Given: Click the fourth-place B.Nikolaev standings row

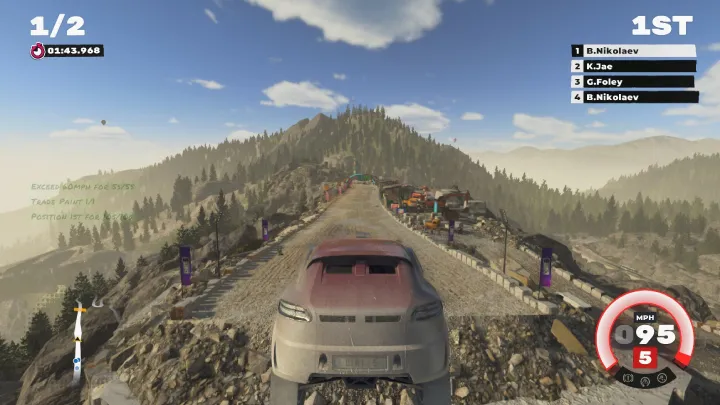Looking at the screenshot, I should [634, 97].
